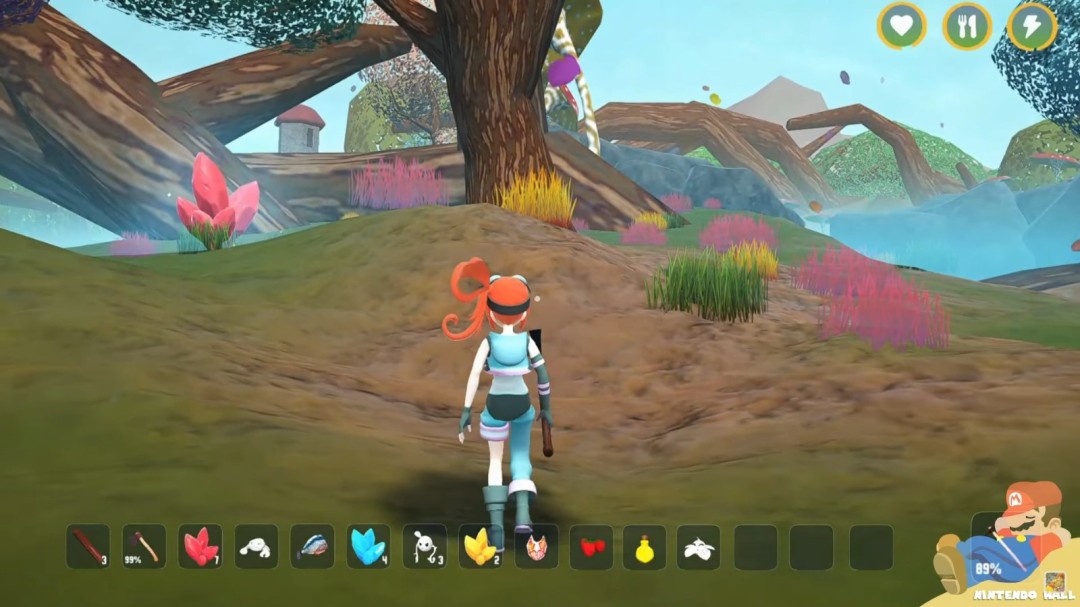This screenshot has height=607, width=1080.
Task: Click the red berries slot
Action: [x=592, y=547]
